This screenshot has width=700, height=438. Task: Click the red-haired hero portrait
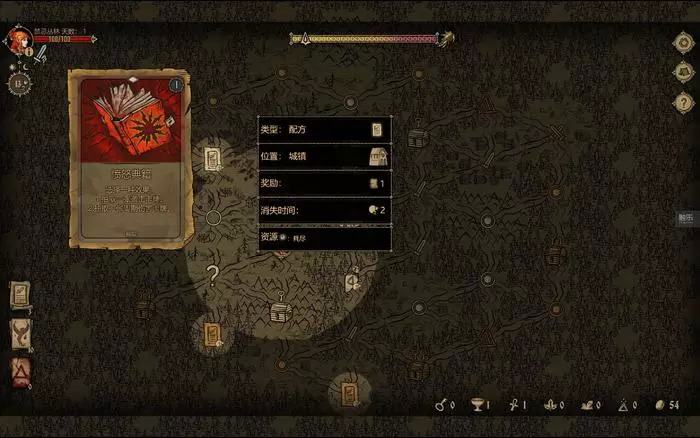17,40
